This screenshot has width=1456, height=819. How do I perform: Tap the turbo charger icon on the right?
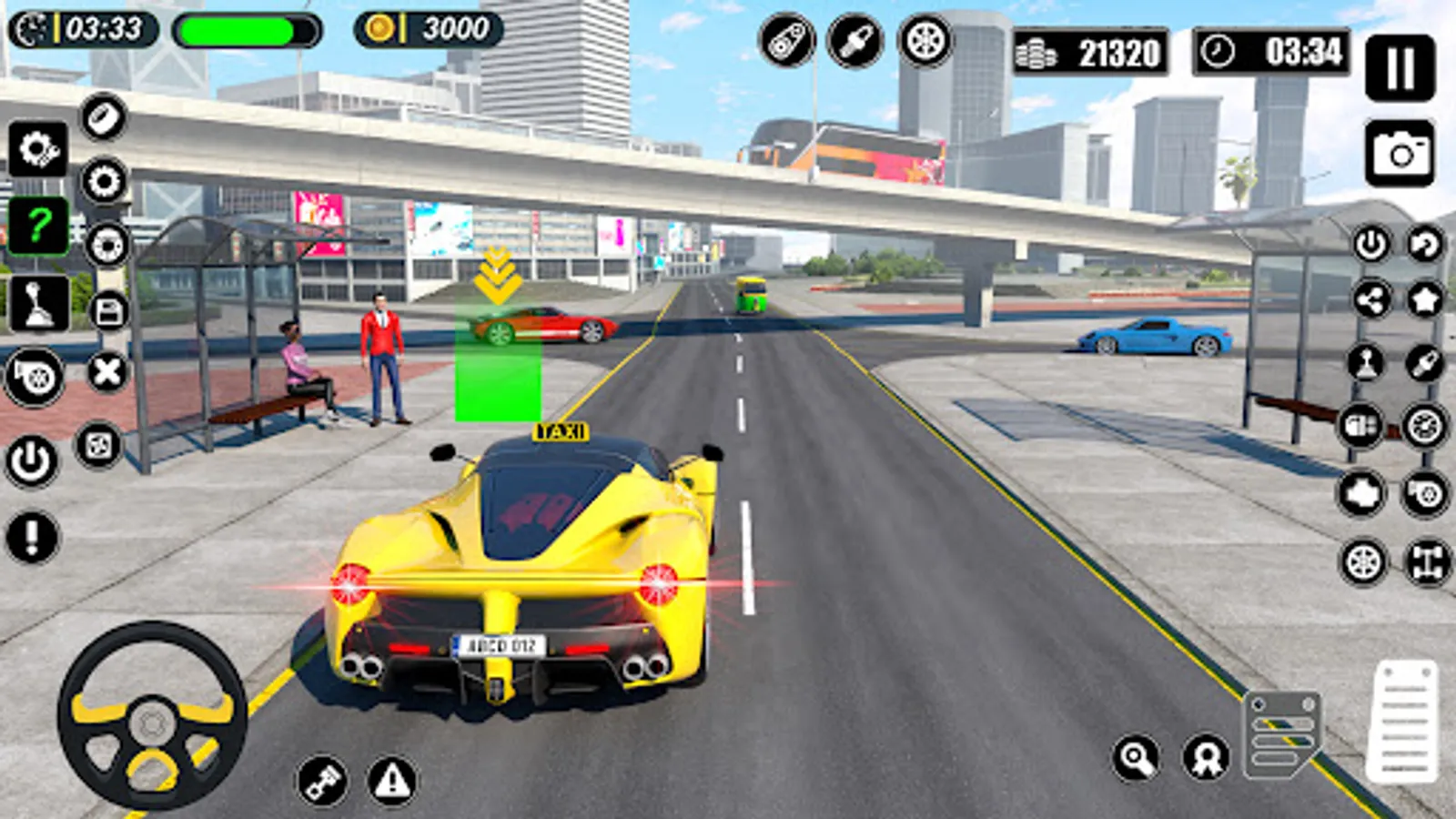click(x=1424, y=494)
